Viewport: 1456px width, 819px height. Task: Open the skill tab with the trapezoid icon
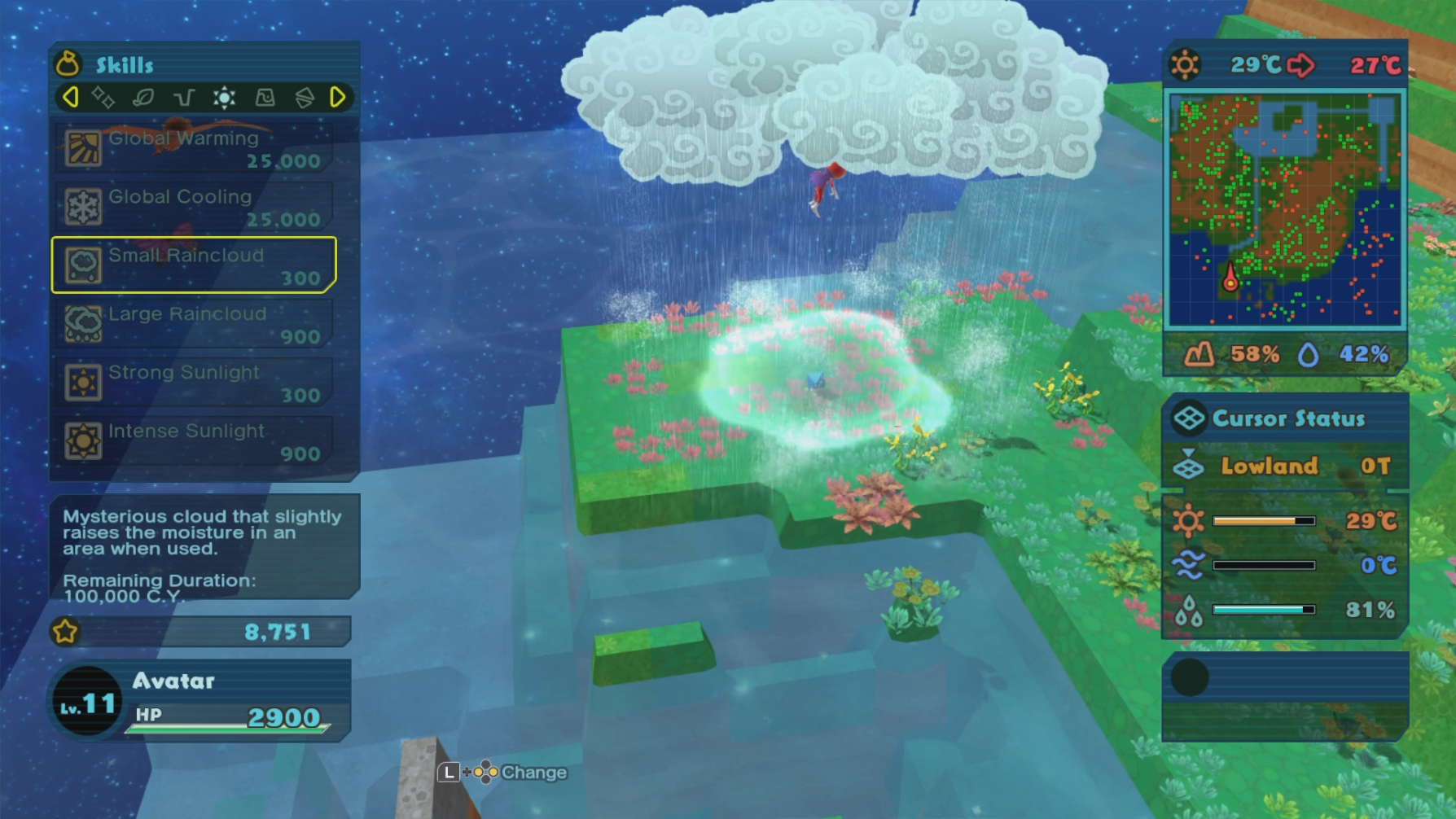coord(265,98)
